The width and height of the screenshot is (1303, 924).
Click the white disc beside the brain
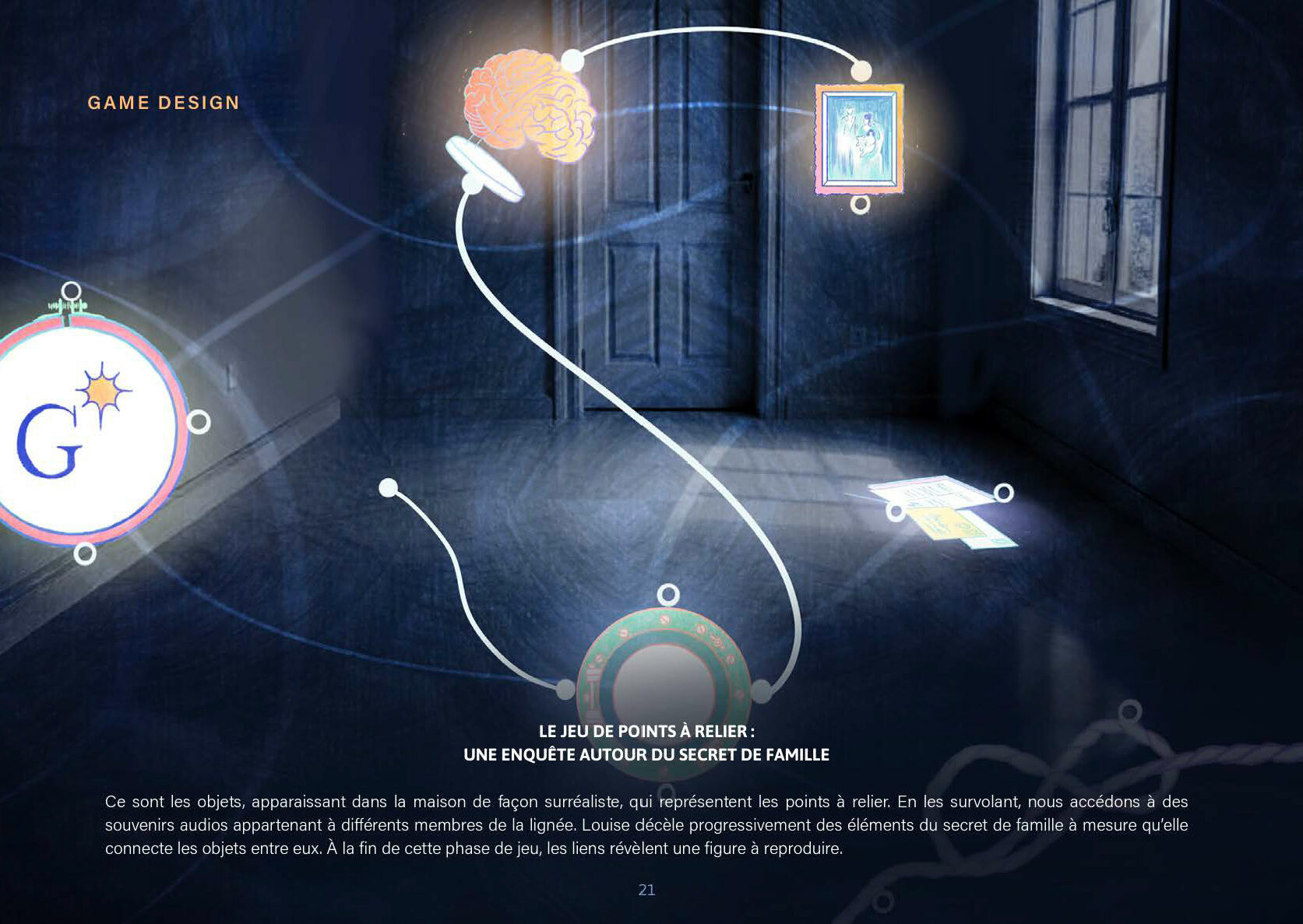(484, 168)
